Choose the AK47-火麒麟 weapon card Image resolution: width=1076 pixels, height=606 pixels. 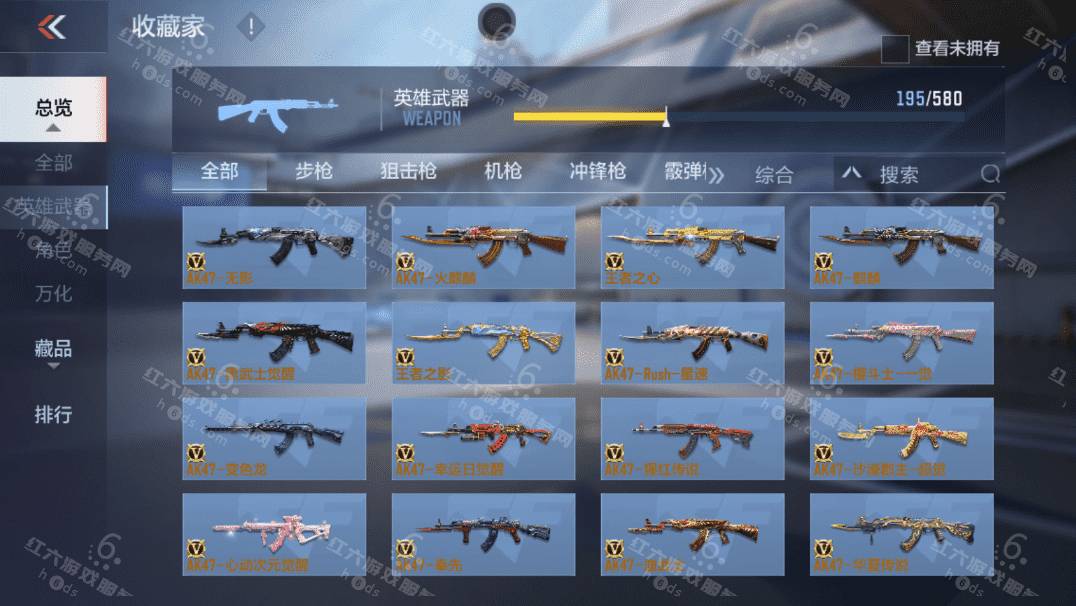tap(484, 247)
